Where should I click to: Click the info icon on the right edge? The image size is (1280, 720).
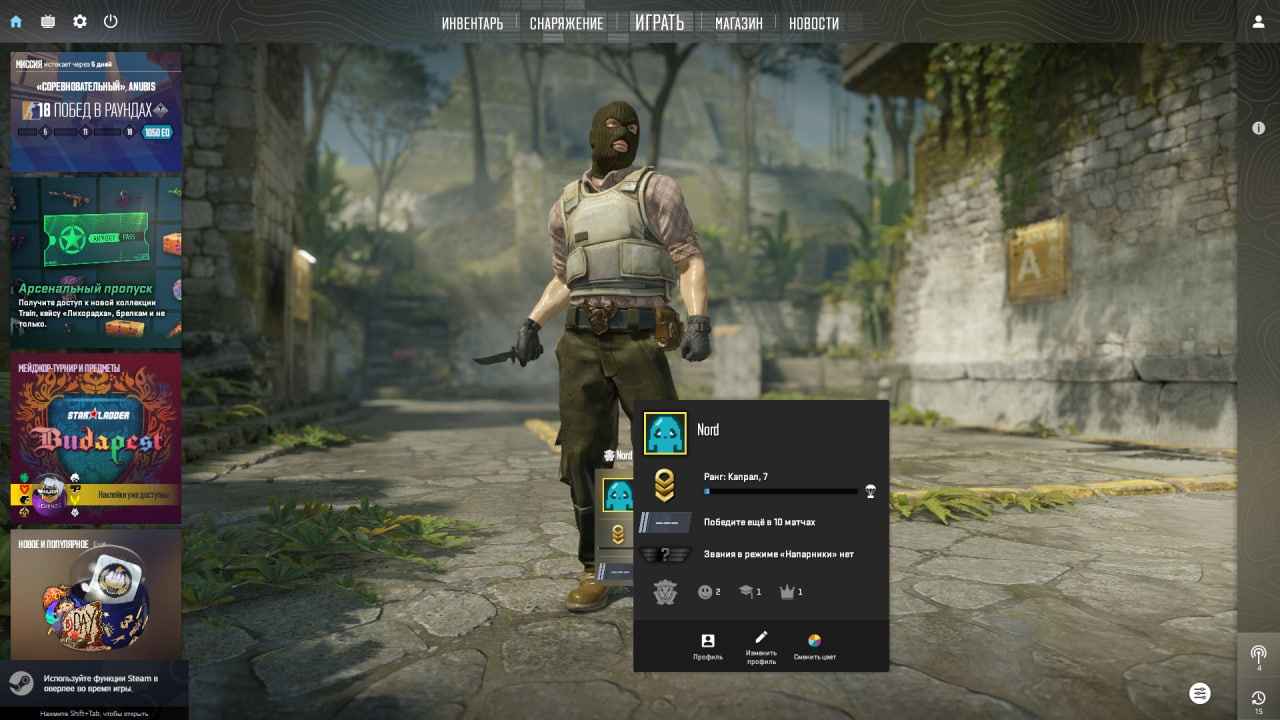[x=1258, y=128]
